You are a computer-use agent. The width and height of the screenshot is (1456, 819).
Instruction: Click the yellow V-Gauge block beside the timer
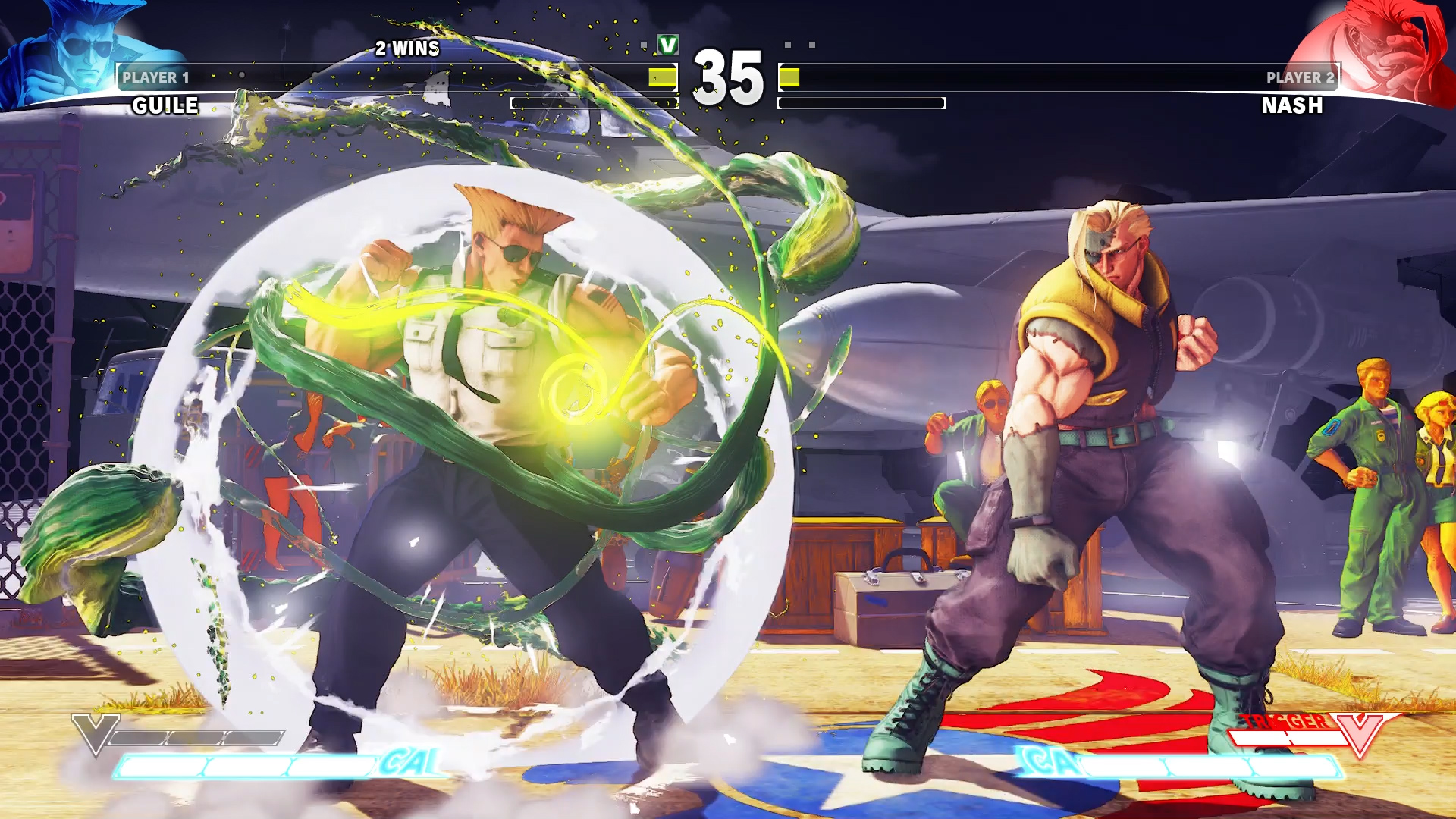[x=661, y=78]
